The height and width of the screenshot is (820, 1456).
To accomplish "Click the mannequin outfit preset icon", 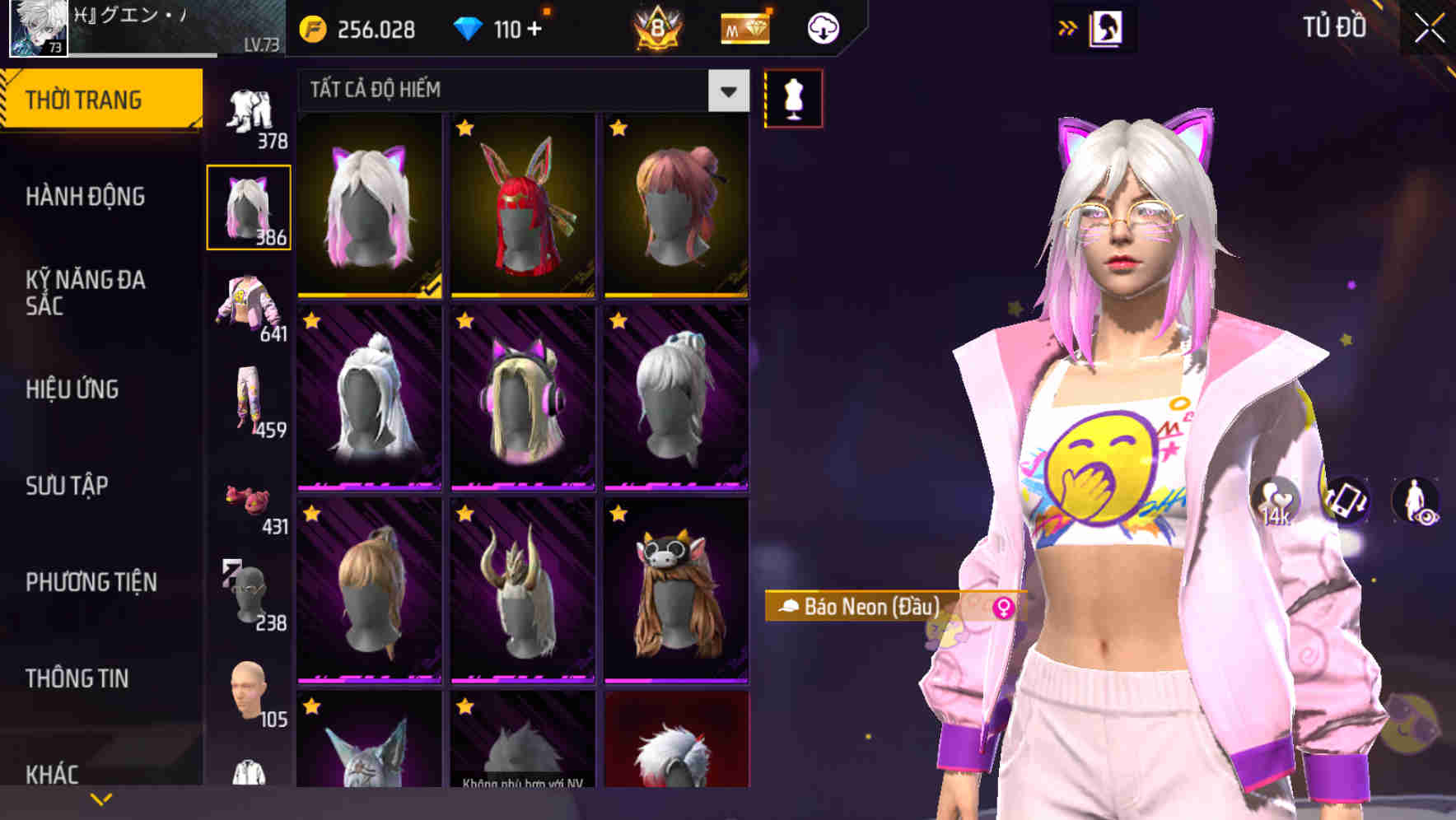I will (x=793, y=97).
